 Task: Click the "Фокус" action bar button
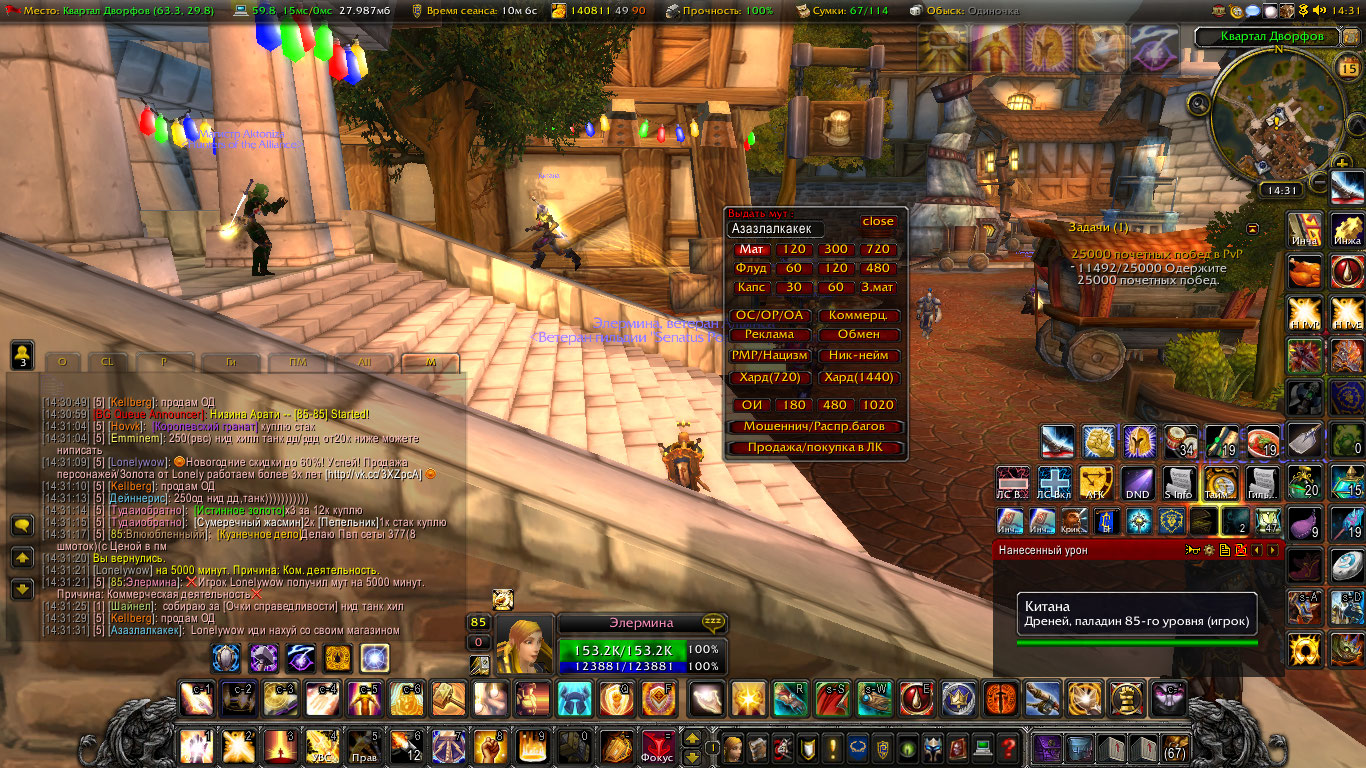[657, 747]
